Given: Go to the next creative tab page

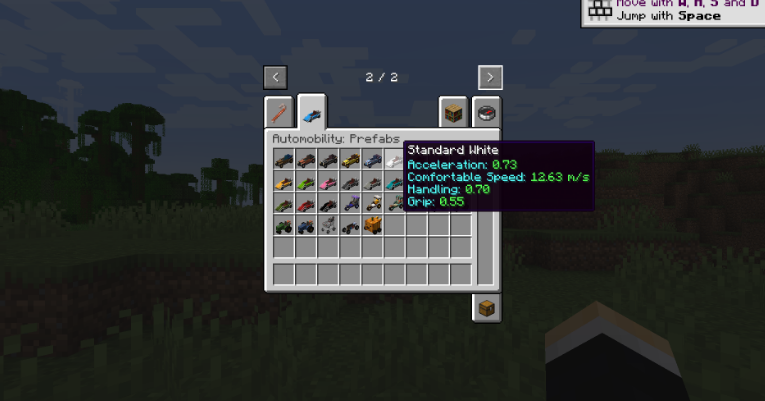Looking at the screenshot, I should click(489, 77).
